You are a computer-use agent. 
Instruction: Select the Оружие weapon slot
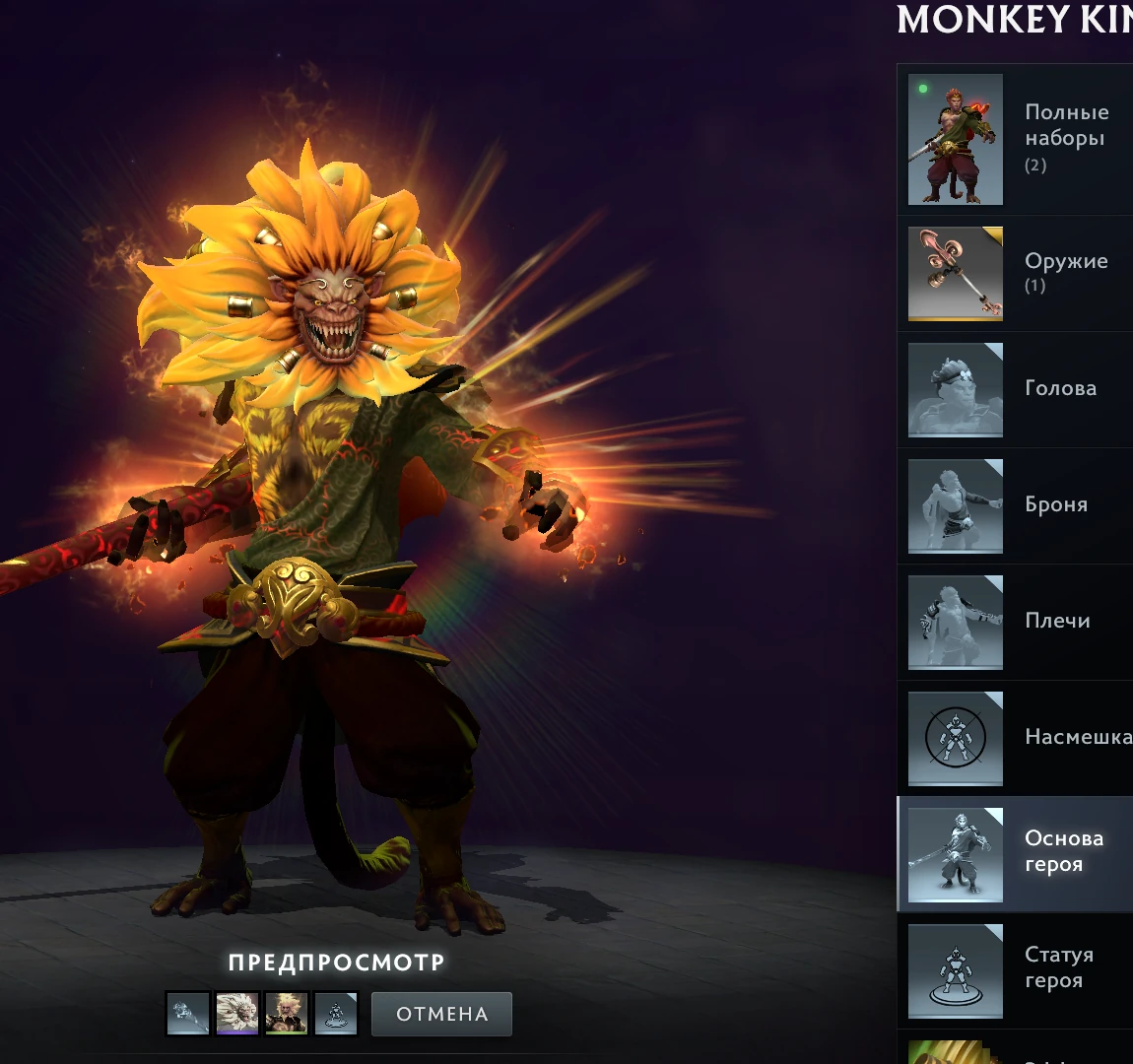pyautogui.click(x=1015, y=274)
